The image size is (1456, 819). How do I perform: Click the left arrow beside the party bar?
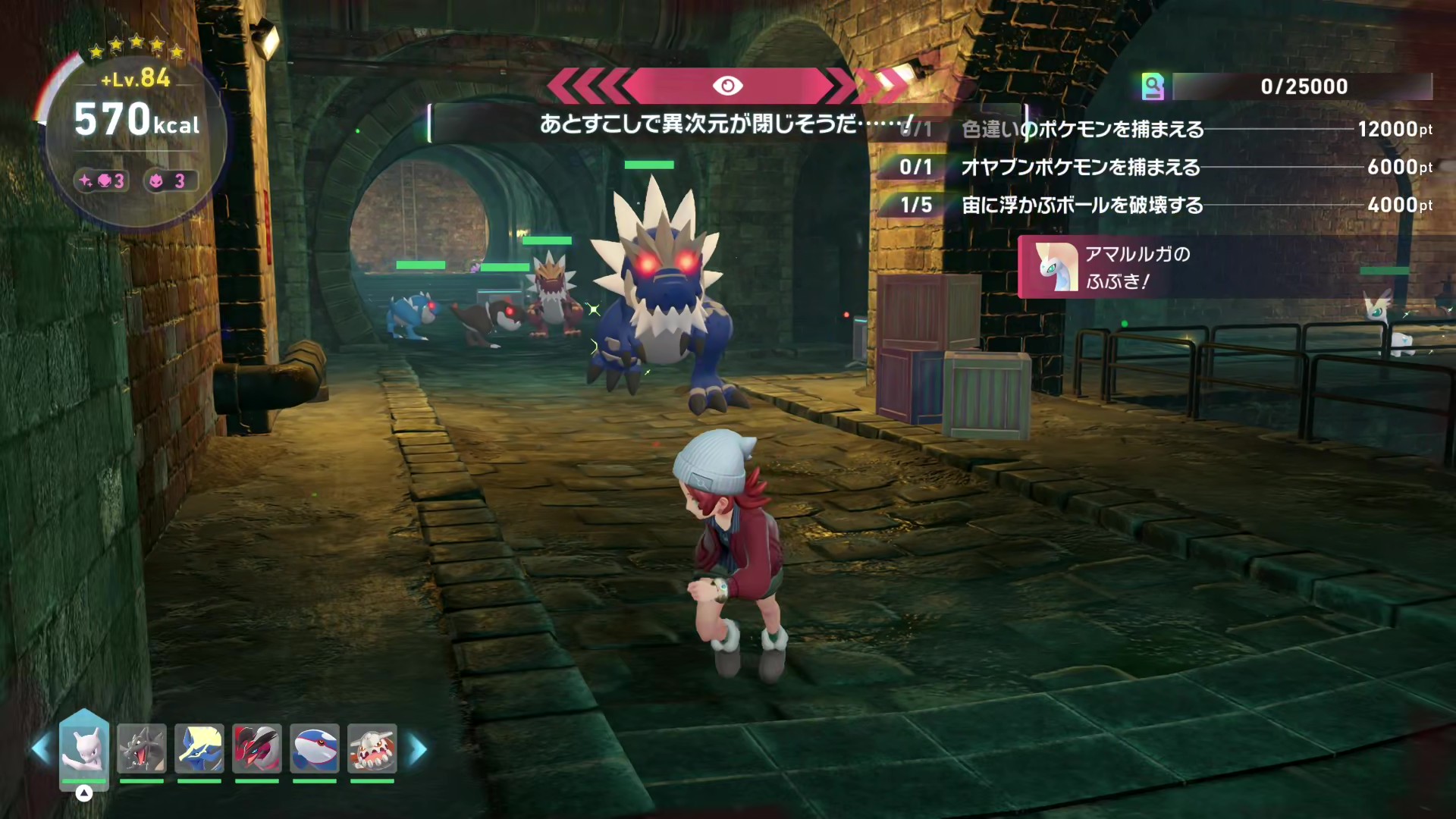coord(40,749)
